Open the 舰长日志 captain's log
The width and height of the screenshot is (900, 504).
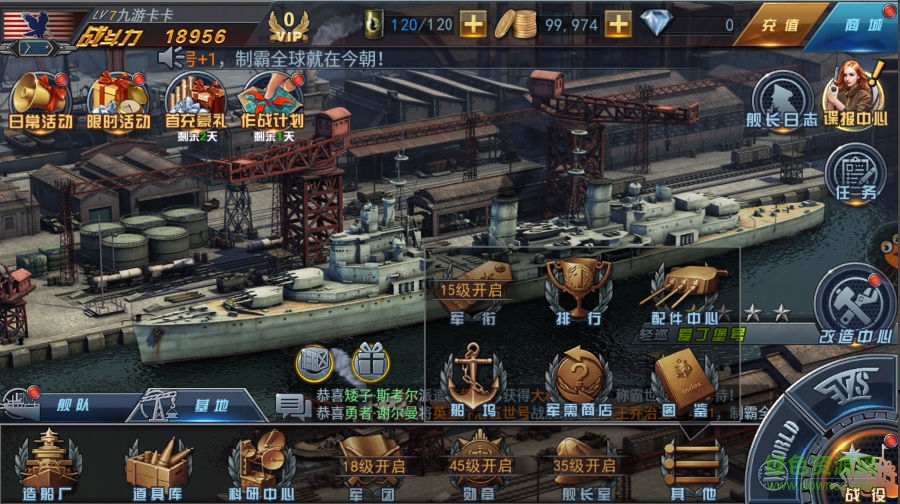(782, 100)
